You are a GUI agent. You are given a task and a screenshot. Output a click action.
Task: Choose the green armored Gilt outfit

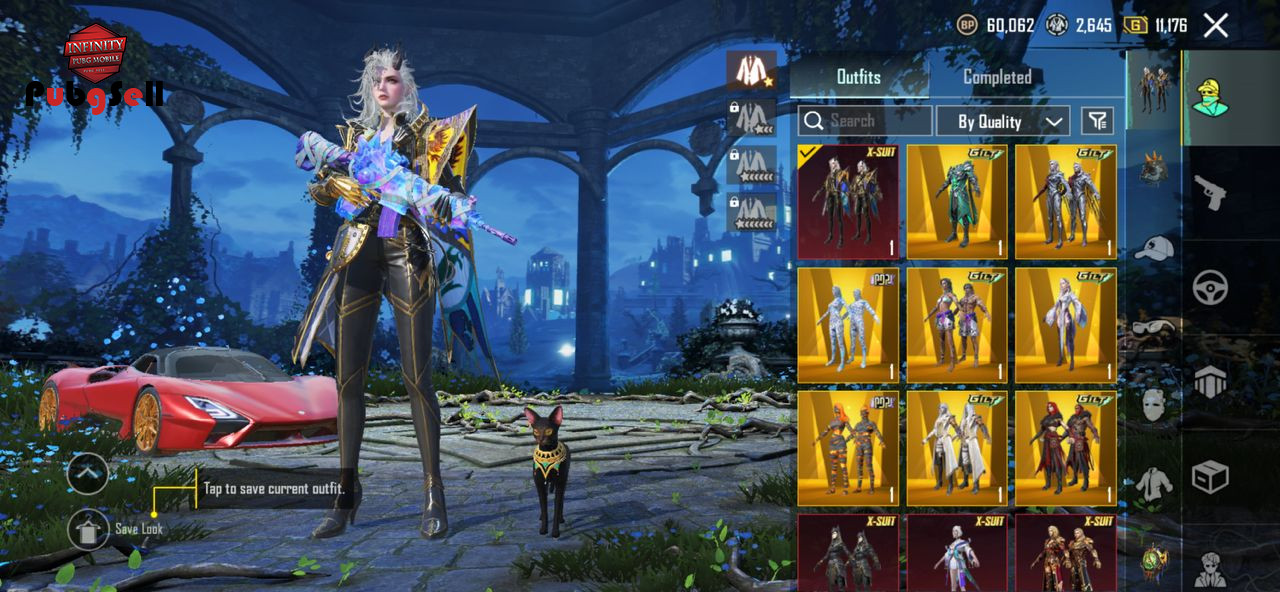(x=957, y=202)
